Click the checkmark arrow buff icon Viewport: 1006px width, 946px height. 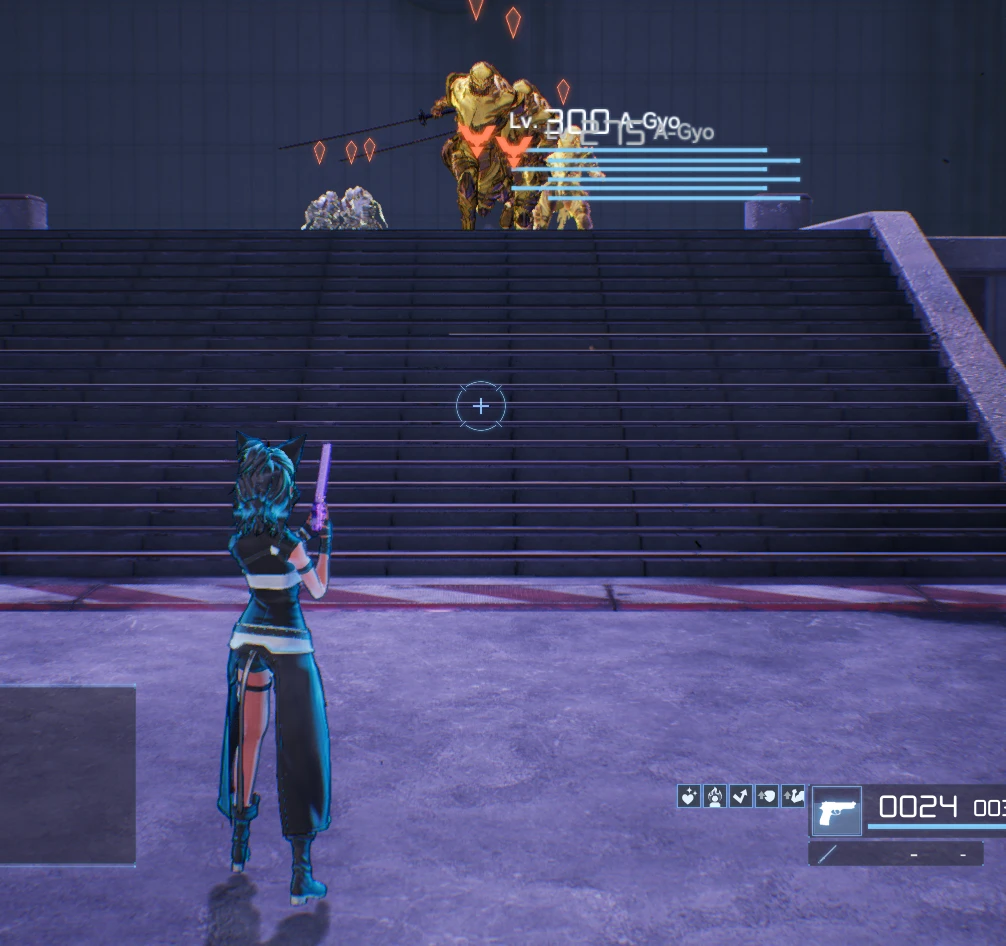(x=741, y=796)
